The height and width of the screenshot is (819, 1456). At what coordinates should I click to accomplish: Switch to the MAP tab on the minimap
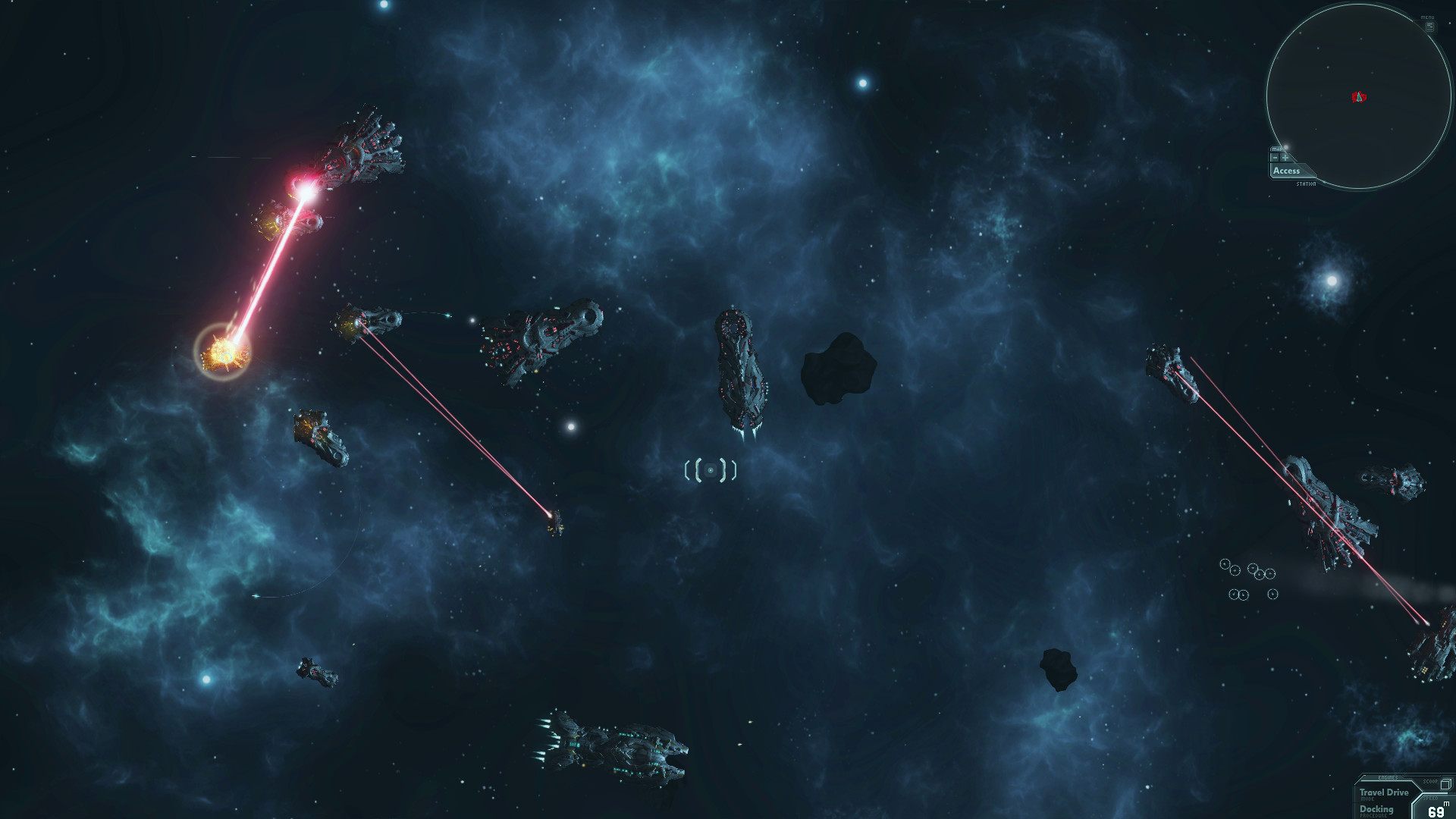coord(1276,149)
